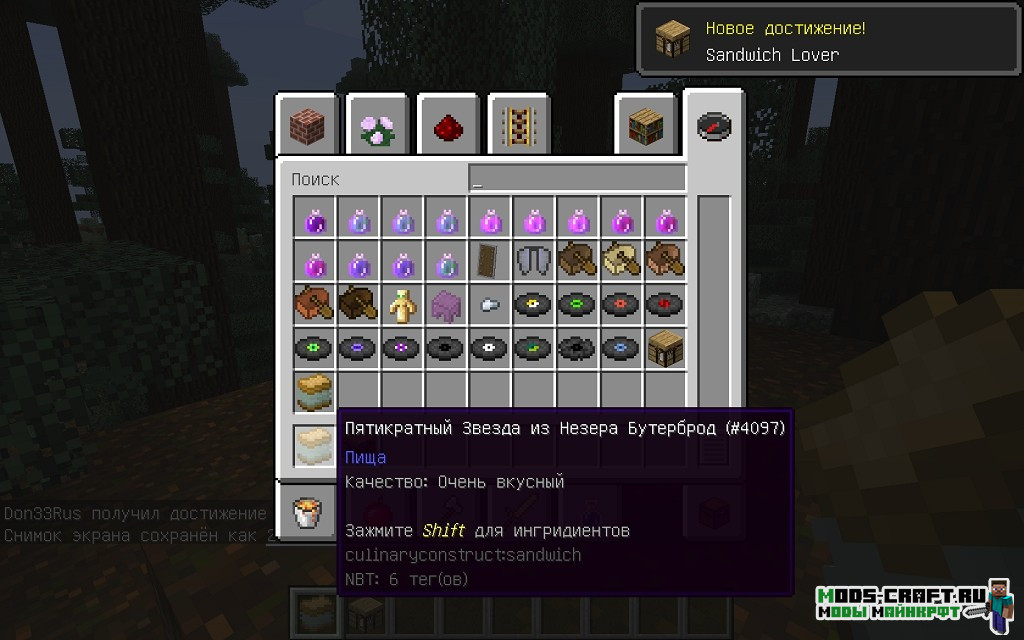Select the elytra wings slot
1024x640 pixels.
point(534,261)
